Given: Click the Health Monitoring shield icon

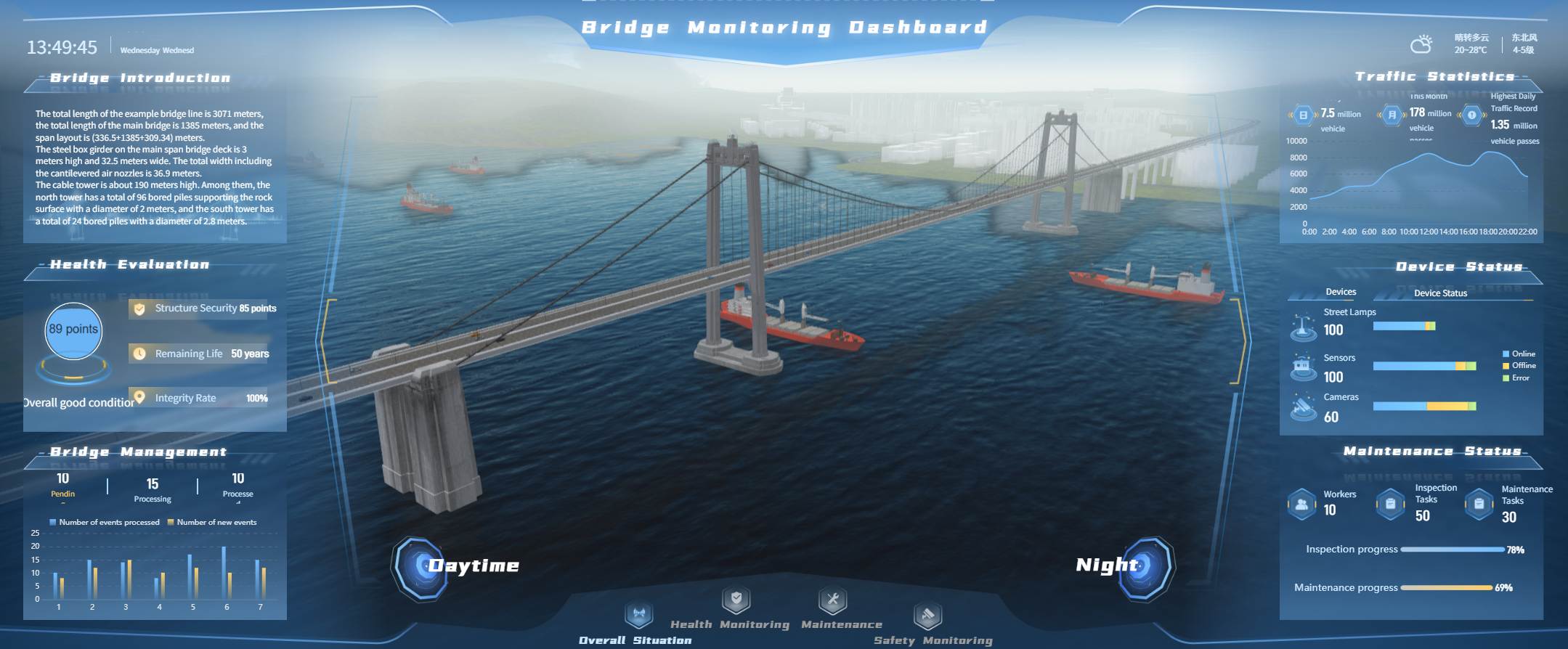Looking at the screenshot, I should (x=734, y=601).
